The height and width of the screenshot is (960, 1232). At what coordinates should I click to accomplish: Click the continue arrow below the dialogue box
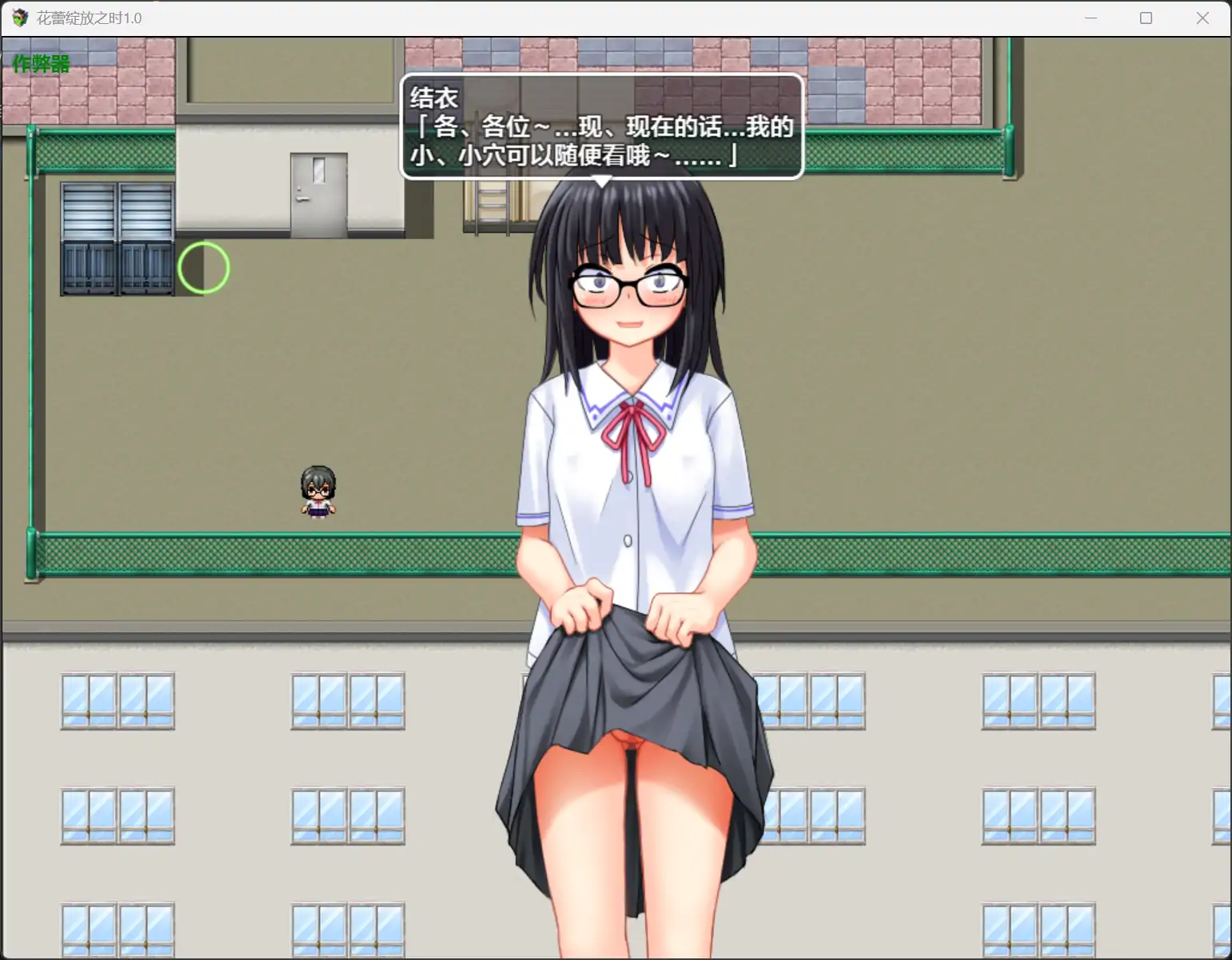(x=601, y=181)
